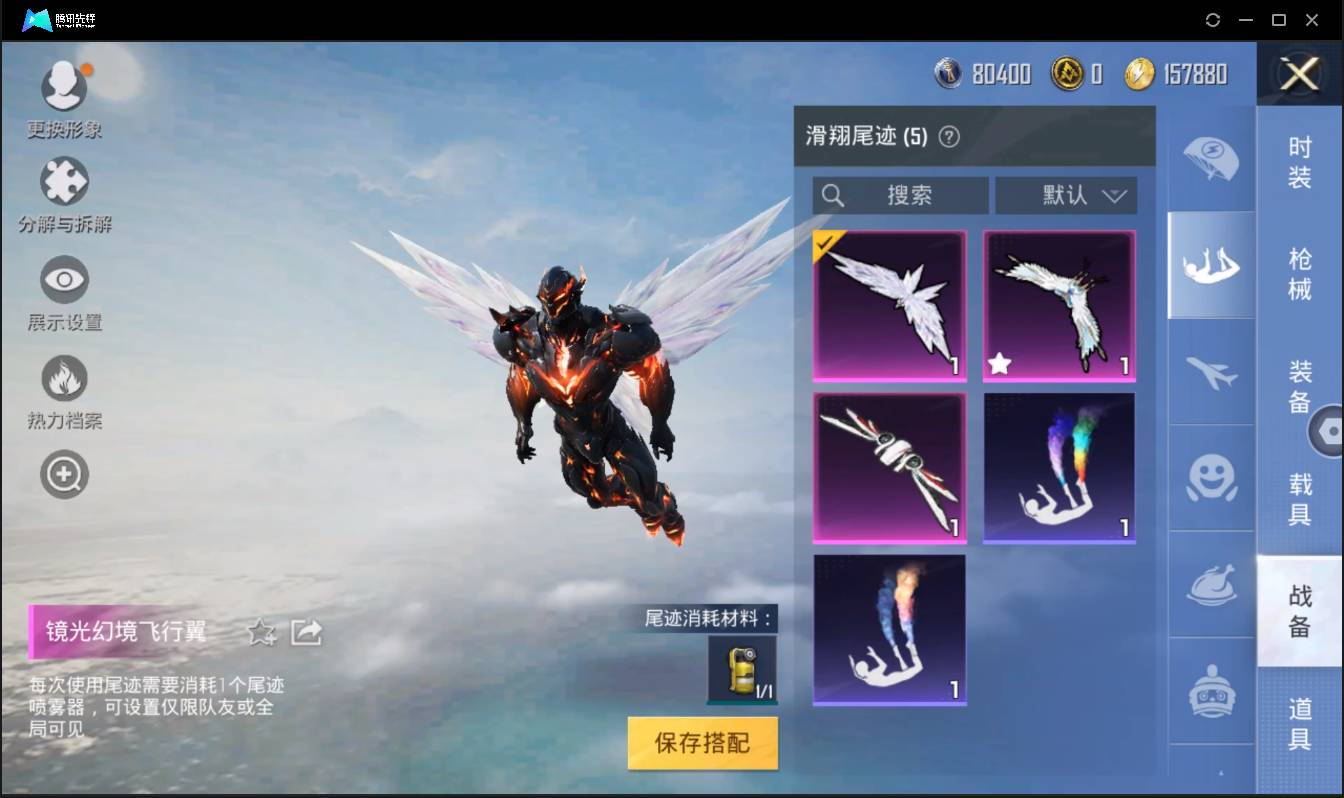Click the magnifier zoom icon on left sidebar

(x=64, y=474)
